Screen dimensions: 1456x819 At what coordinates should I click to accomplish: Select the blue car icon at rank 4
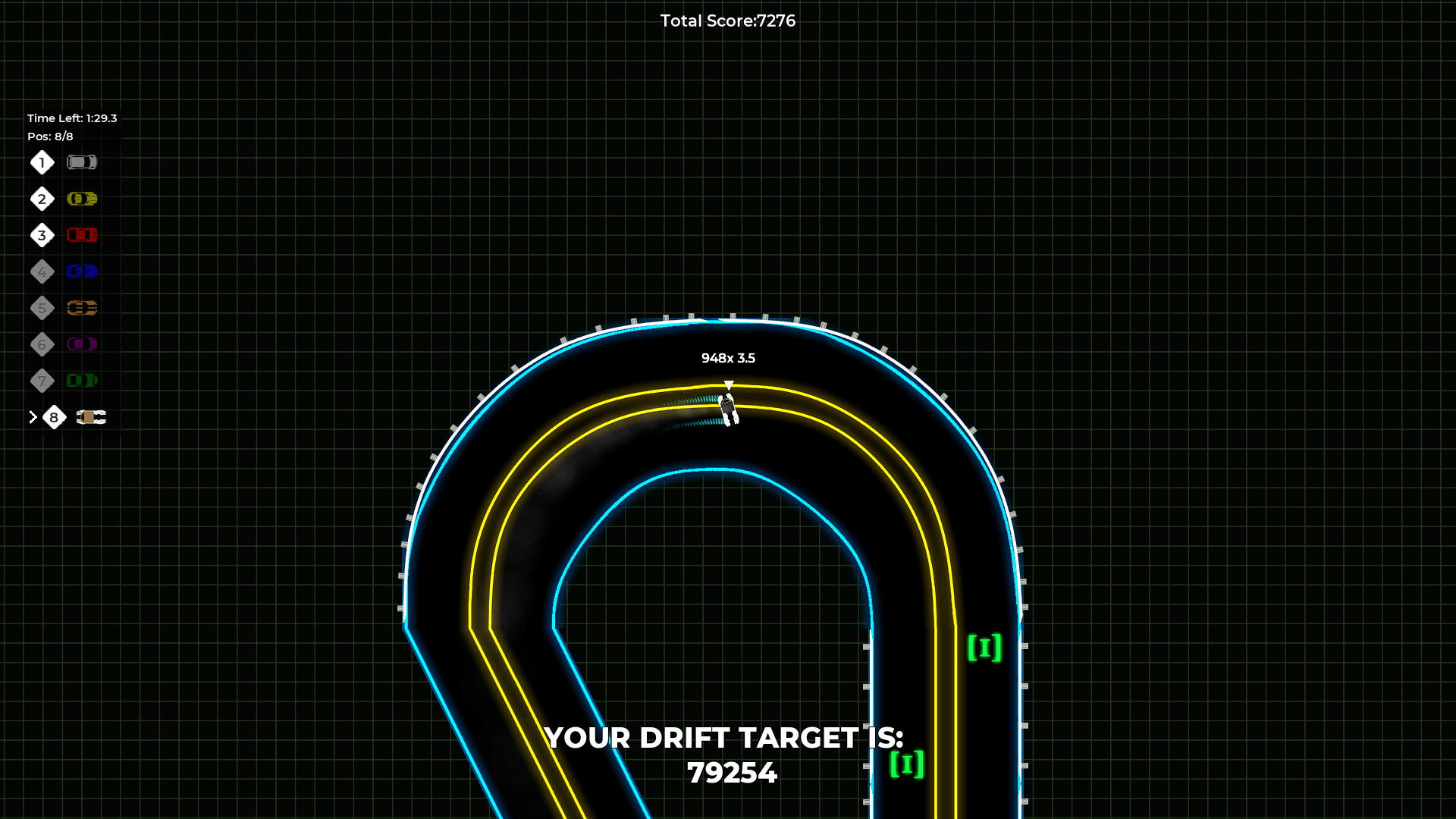81,271
